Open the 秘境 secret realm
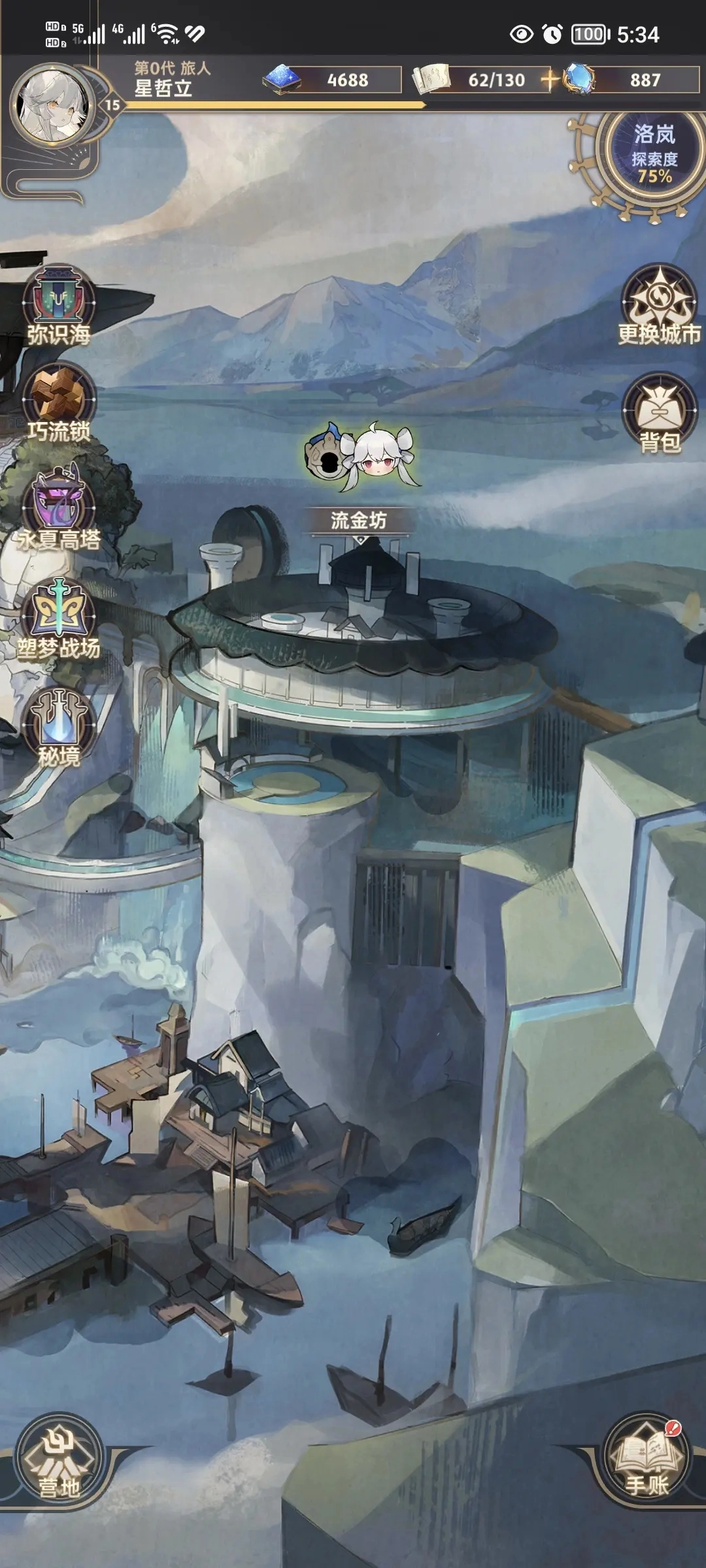This screenshot has height=1568, width=706. [59, 727]
